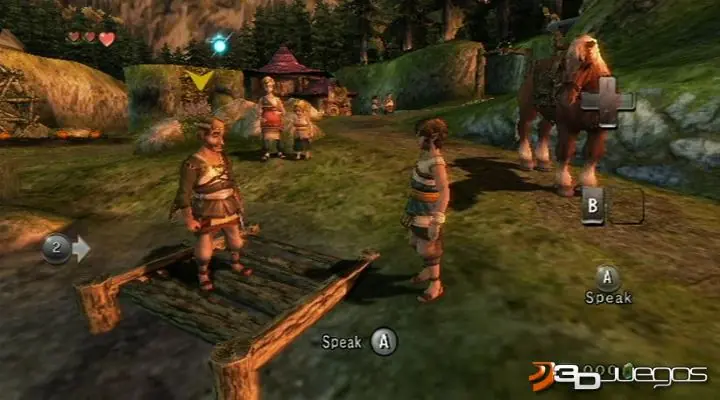Select the D-pad item cross
Image resolution: width=720 pixels, height=400 pixels.
pyautogui.click(x=607, y=103)
